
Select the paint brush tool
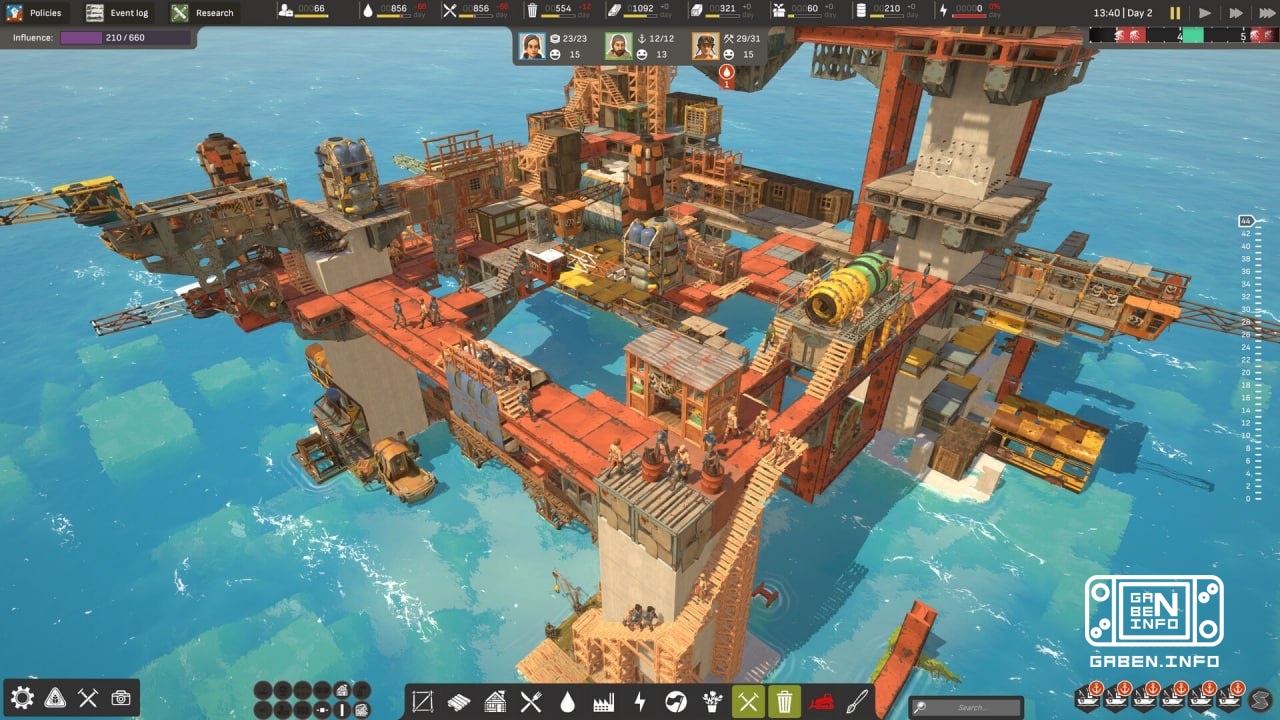pyautogui.click(x=857, y=702)
